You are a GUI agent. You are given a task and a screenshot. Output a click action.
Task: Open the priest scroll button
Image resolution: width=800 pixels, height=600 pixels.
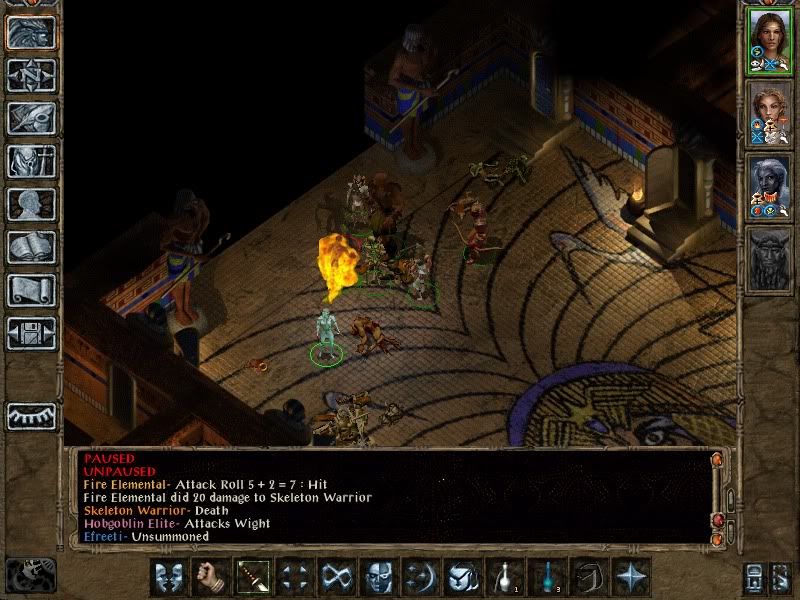pyautogui.click(x=31, y=290)
